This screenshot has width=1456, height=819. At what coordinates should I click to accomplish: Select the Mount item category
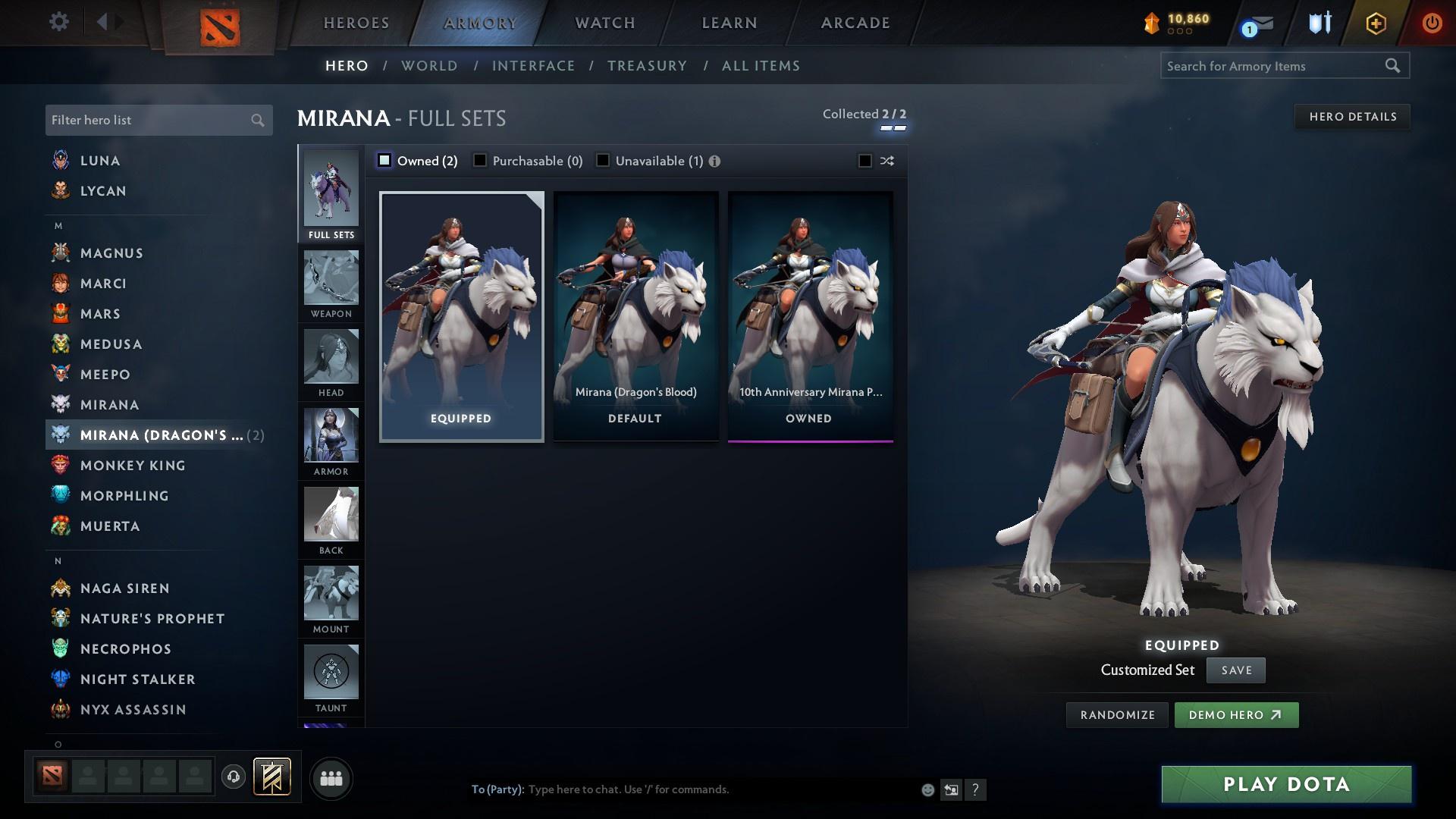click(x=331, y=599)
